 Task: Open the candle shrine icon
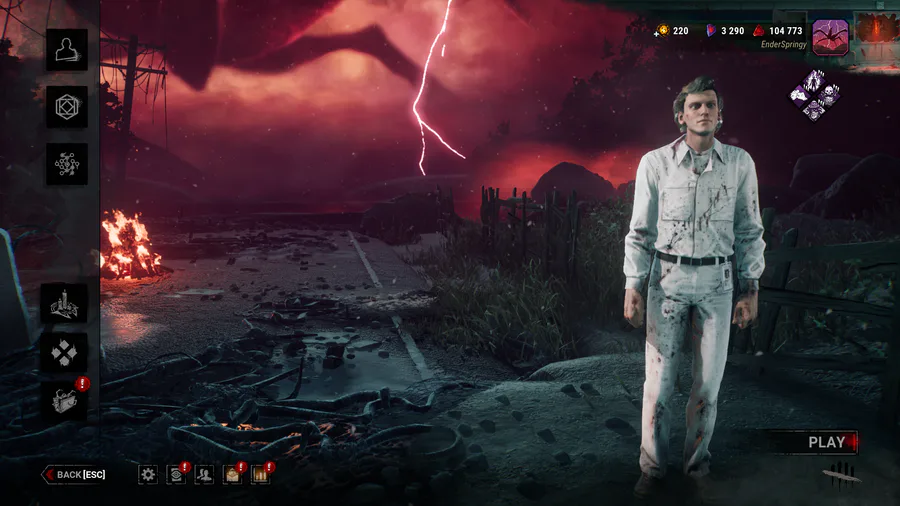[x=64, y=303]
